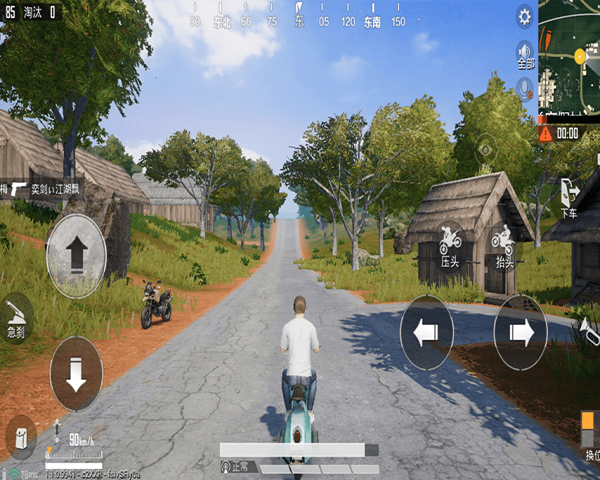Toggle the 全部 speaker voice channel
Image resolution: width=600 pixels, height=480 pixels.
pyautogui.click(x=524, y=54)
